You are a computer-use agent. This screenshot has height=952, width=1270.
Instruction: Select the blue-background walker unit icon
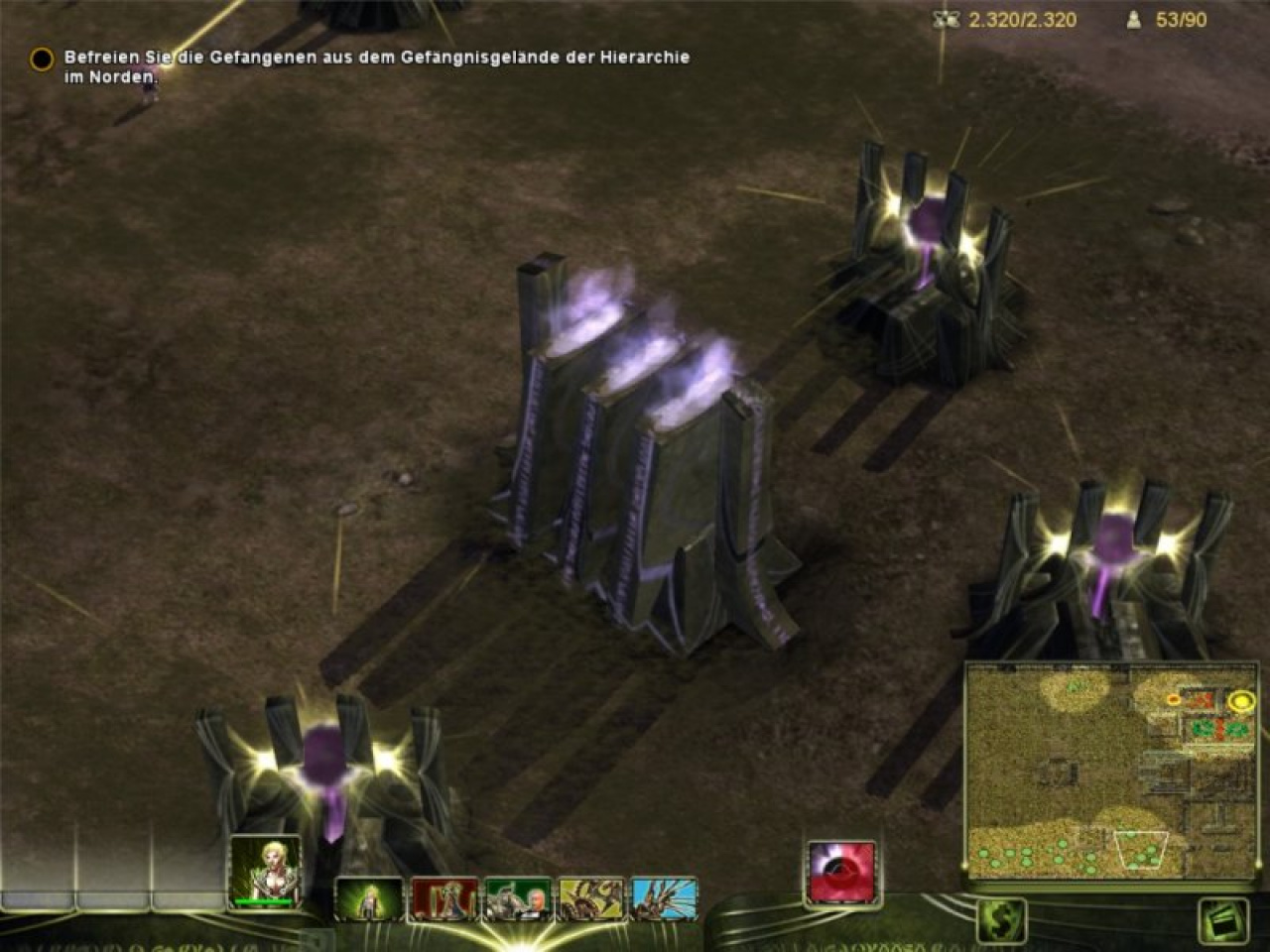(x=664, y=899)
